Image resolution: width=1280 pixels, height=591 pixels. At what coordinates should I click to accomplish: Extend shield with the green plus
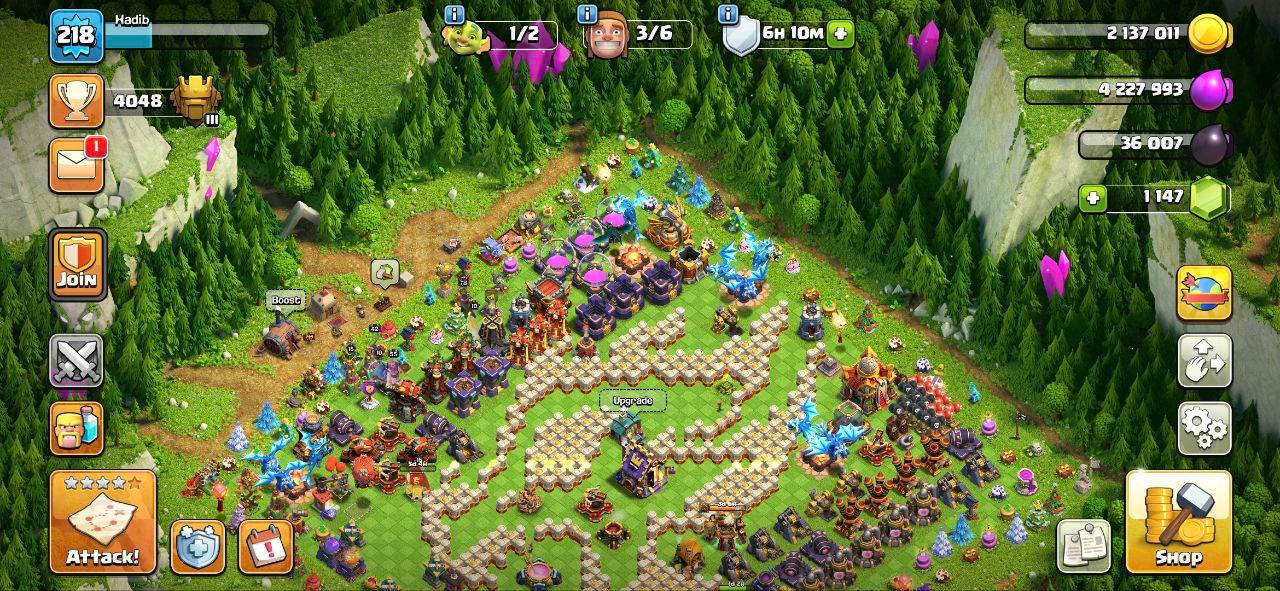pyautogui.click(x=840, y=33)
